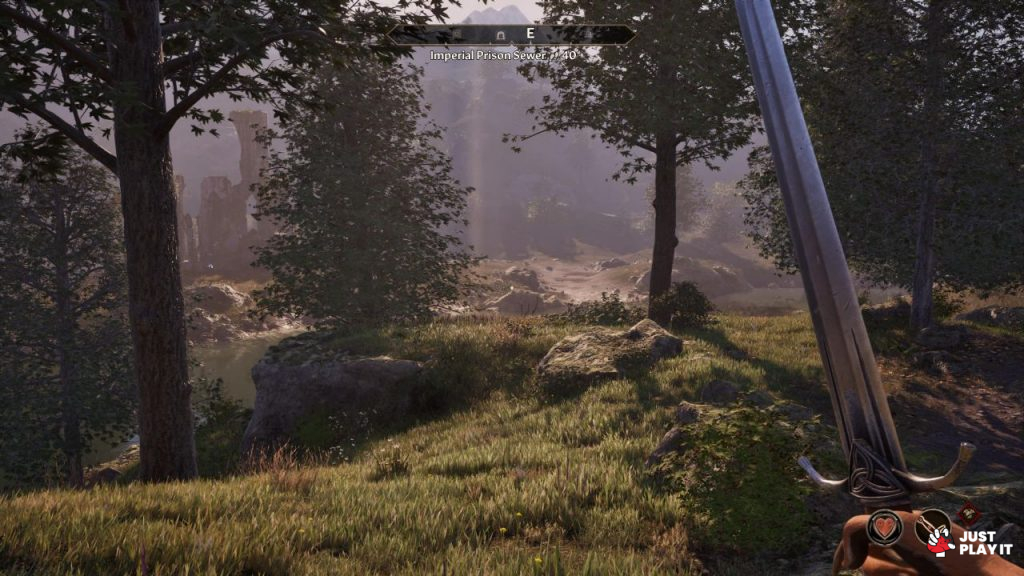1024x576 pixels.
Task: Click the red diamond status icon
Action: (967, 515)
